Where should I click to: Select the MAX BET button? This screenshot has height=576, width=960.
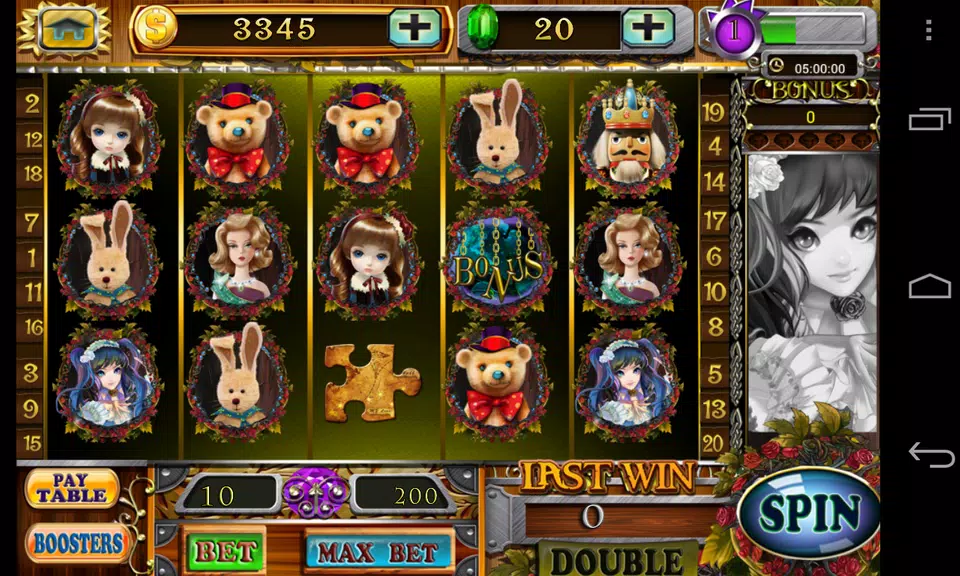(378, 551)
